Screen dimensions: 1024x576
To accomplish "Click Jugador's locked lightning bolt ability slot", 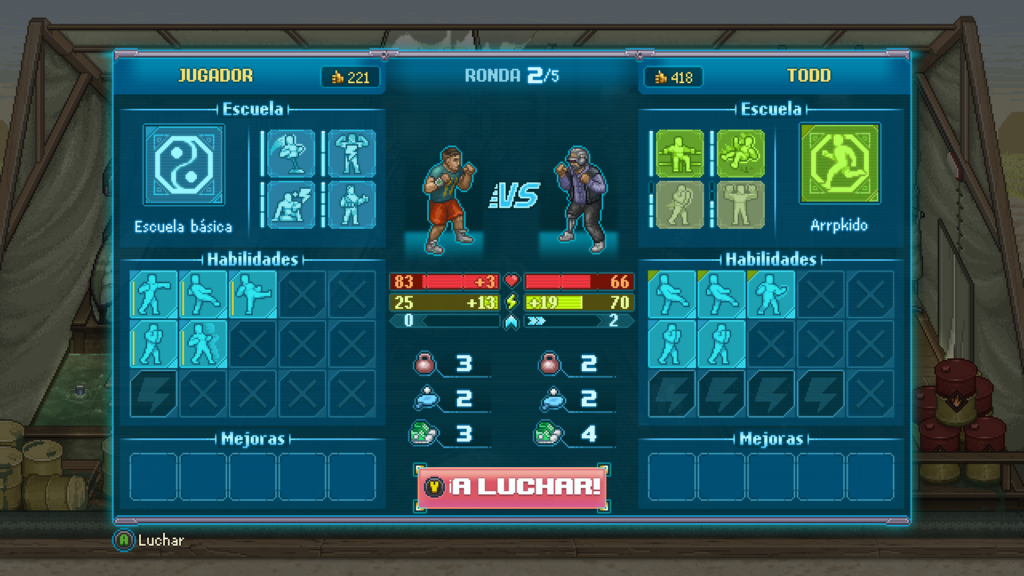I will coord(154,393).
